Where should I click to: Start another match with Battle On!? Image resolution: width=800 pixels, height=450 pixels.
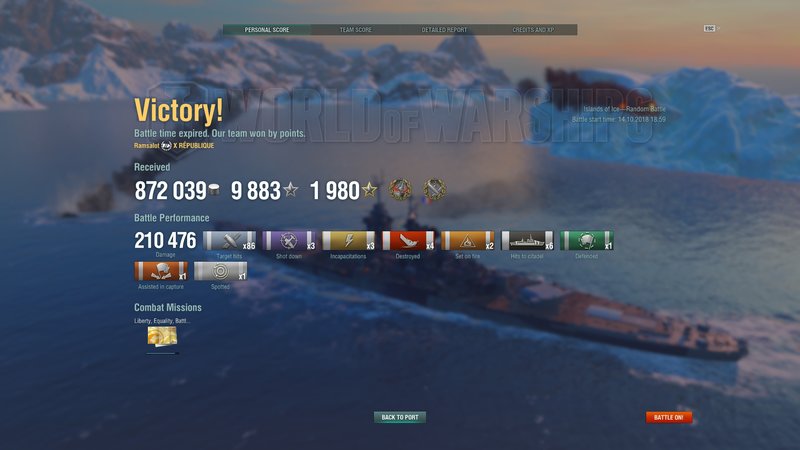tap(669, 417)
